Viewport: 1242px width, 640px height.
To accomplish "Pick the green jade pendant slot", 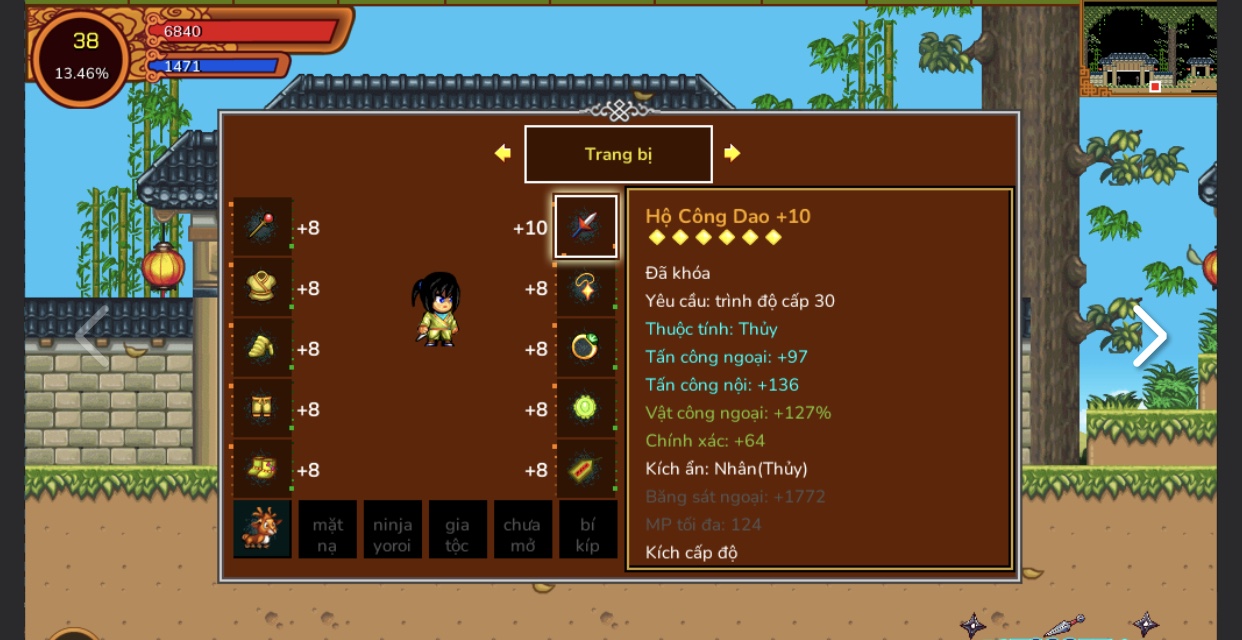I will [586, 409].
